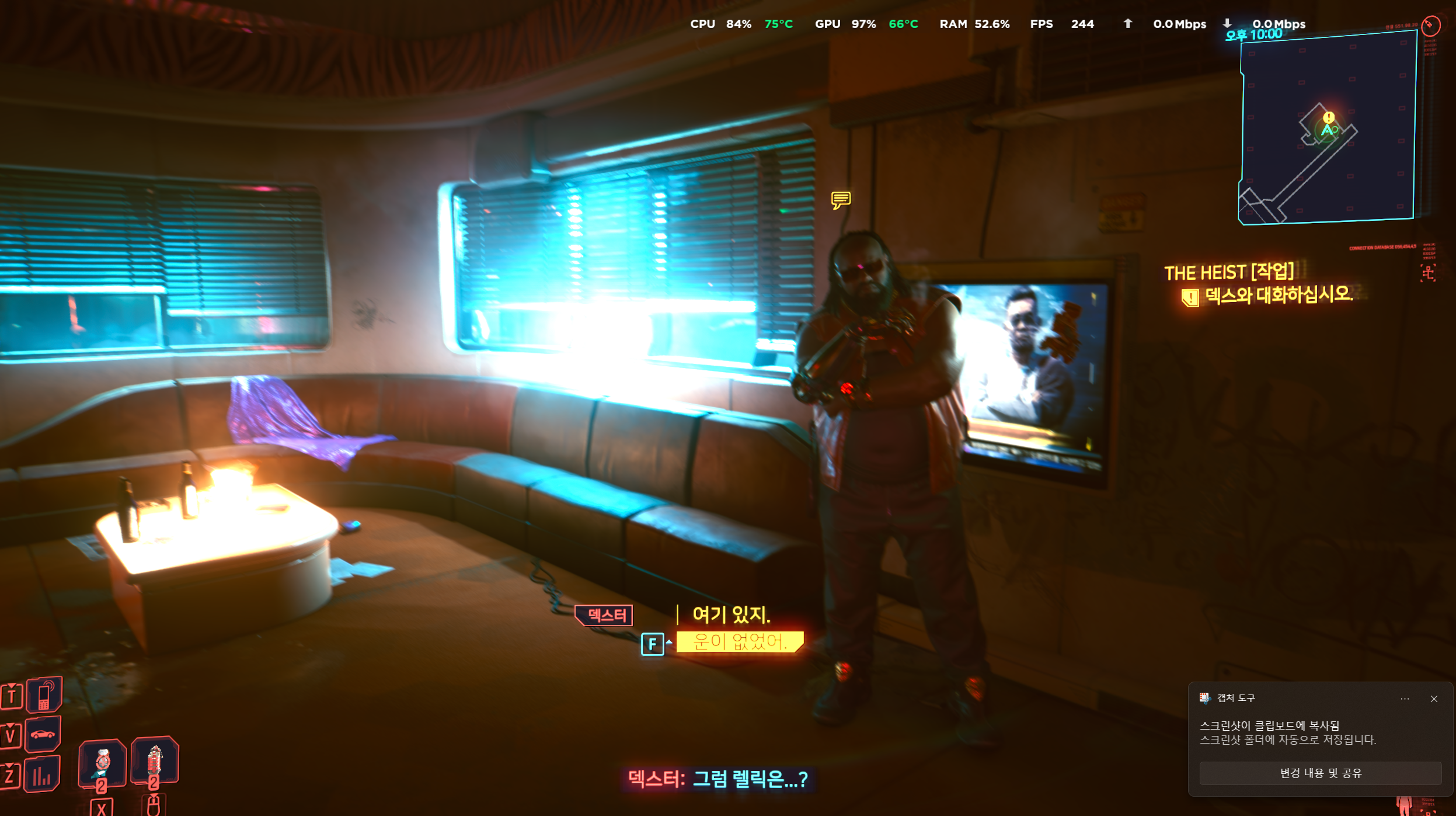Open the notification's three-dot options

point(1405,699)
